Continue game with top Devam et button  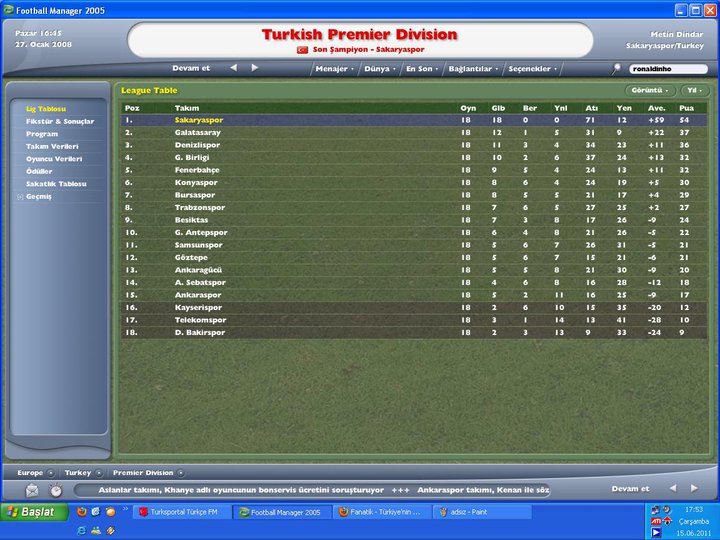[191, 68]
